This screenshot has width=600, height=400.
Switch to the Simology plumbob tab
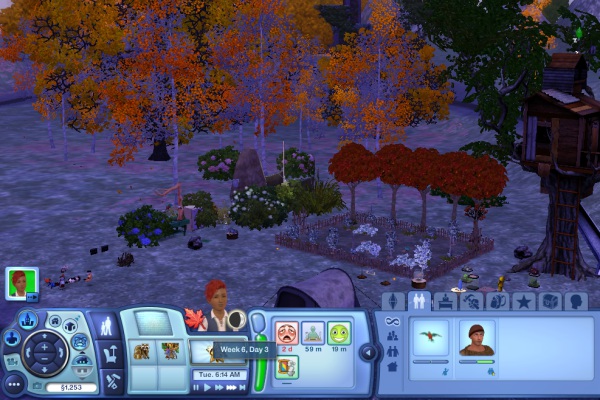[394, 301]
